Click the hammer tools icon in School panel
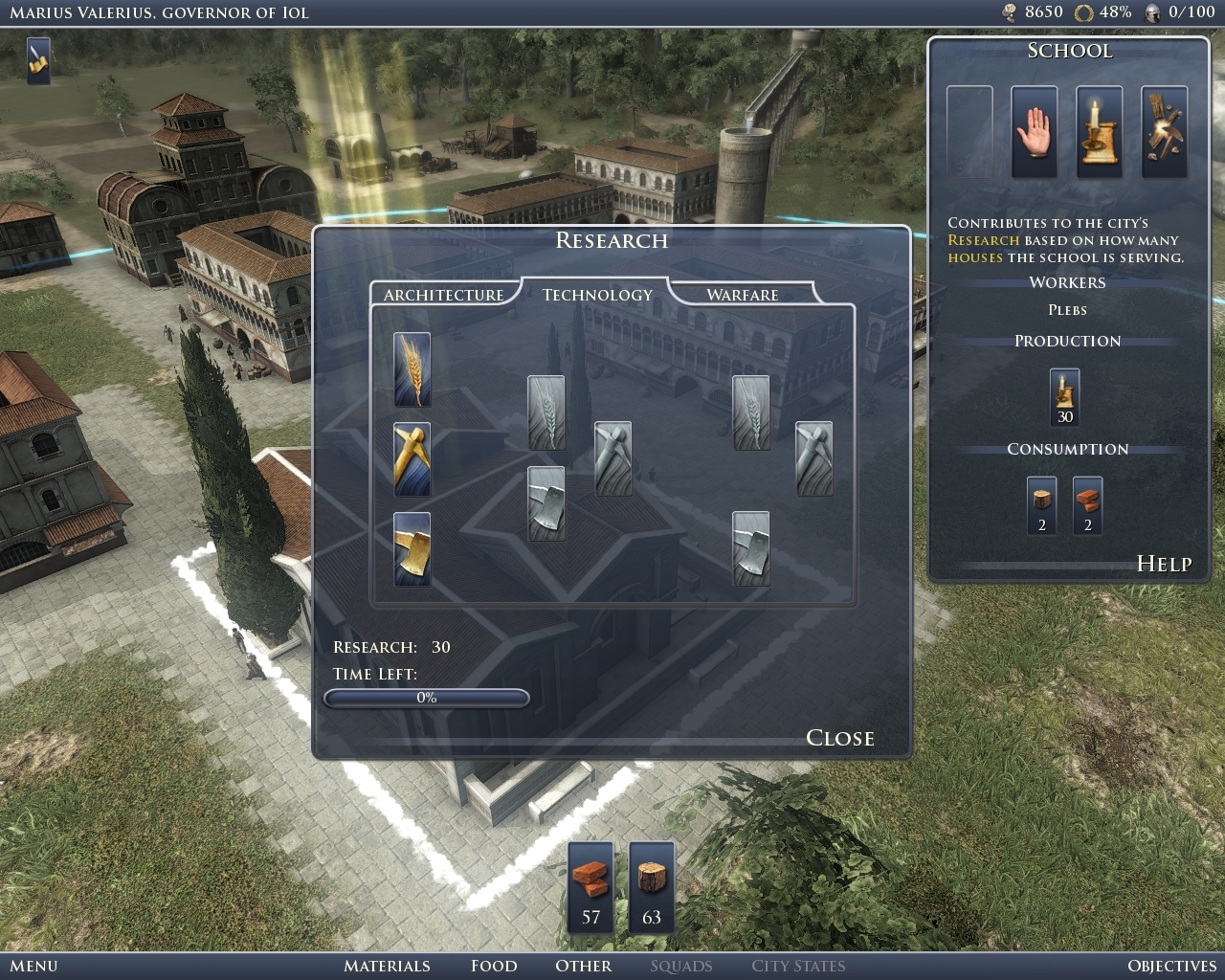Screen dimensions: 1225x980 click(x=1164, y=132)
